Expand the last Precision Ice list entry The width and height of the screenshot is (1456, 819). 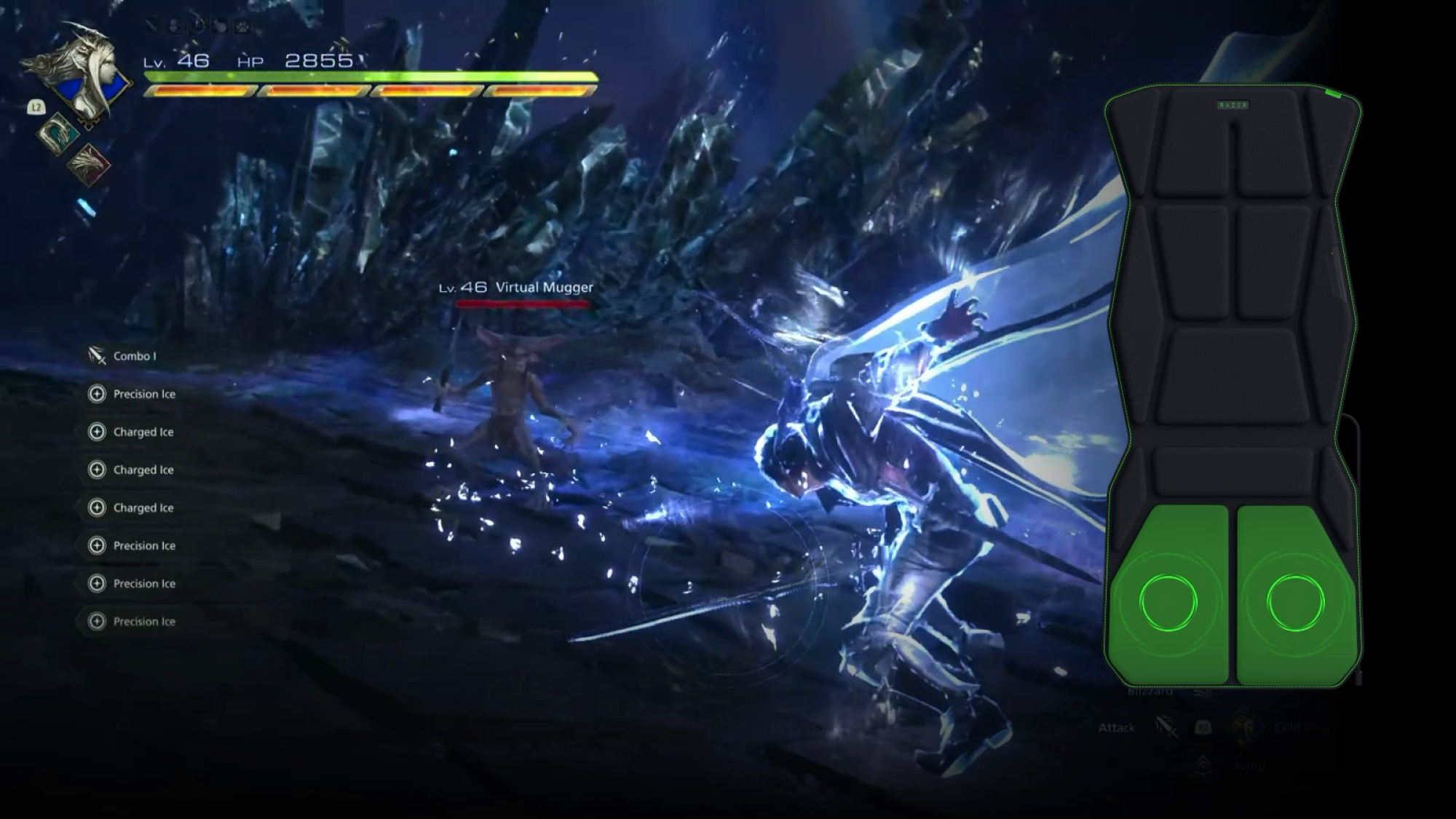95,622
